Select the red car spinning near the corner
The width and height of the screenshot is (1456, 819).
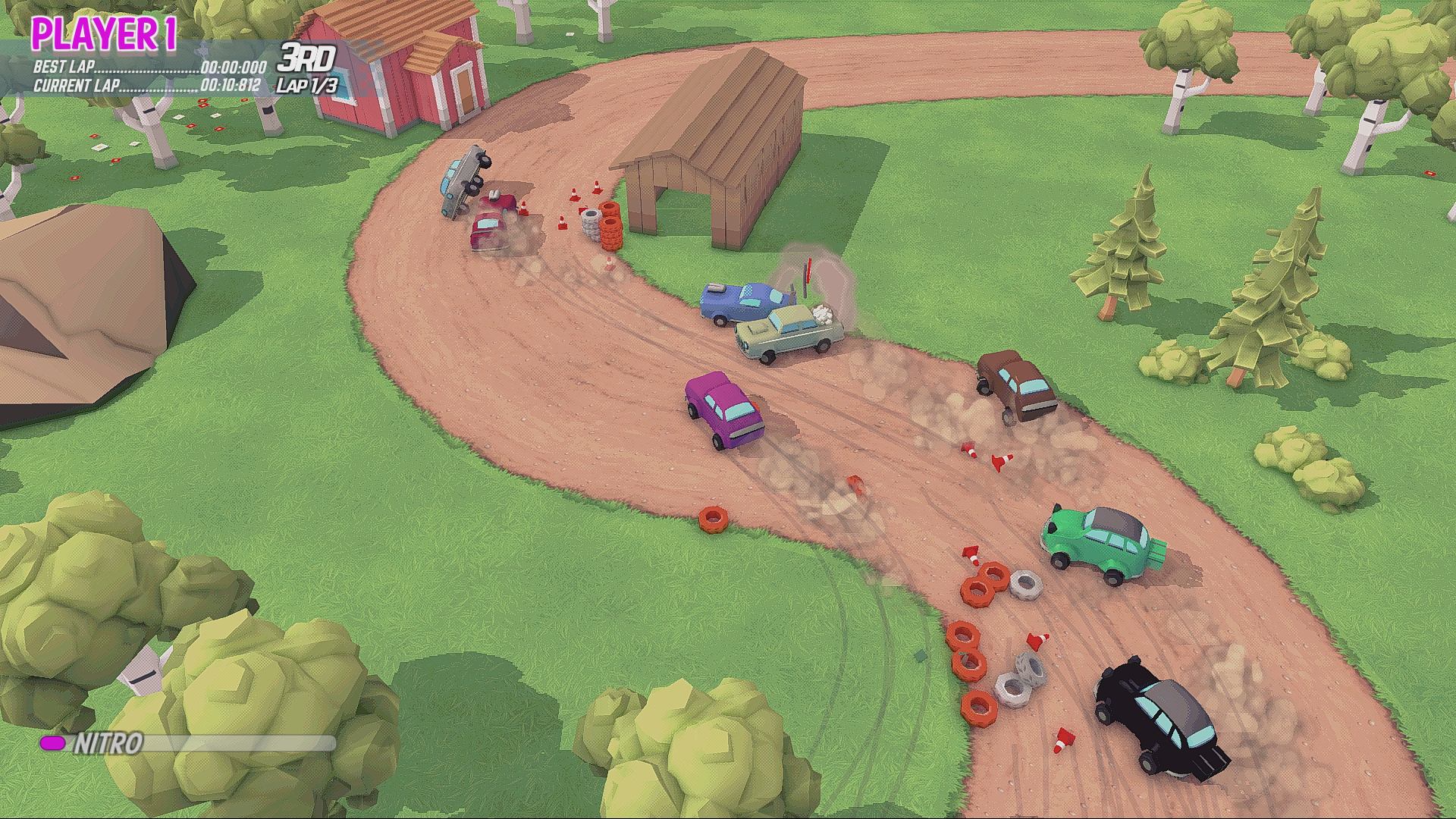(x=493, y=220)
